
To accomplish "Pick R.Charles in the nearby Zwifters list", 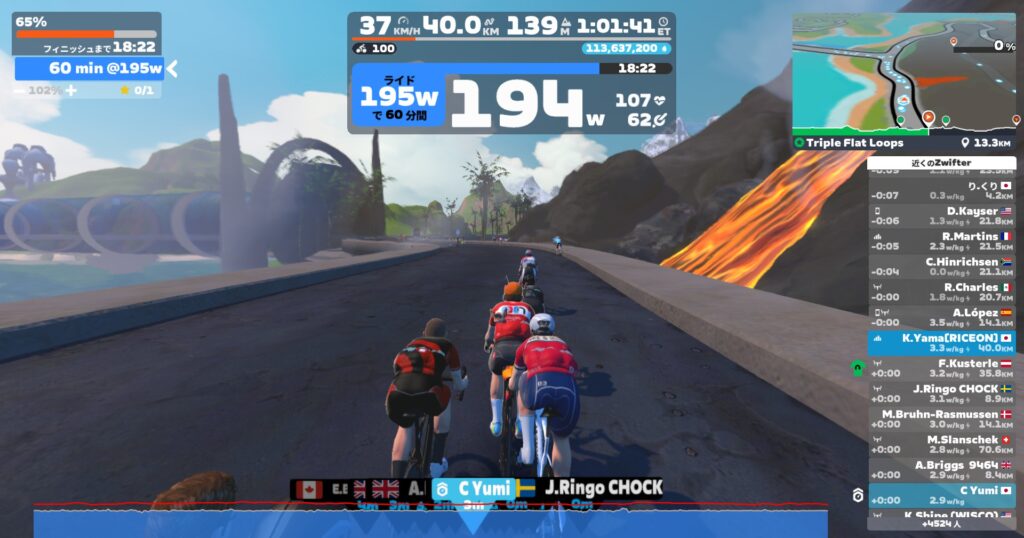I will 941,292.
